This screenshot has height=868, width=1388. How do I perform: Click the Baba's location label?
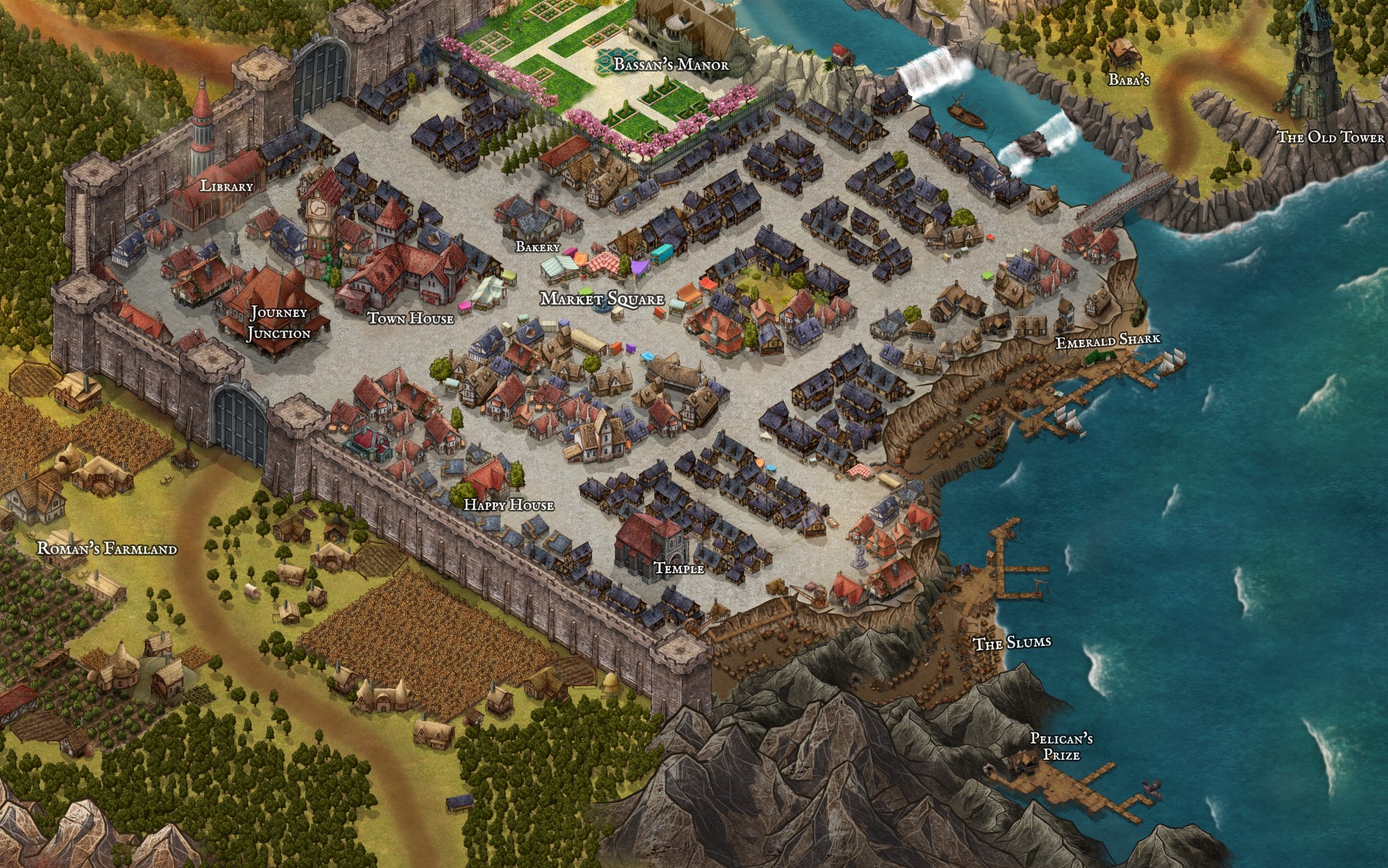click(x=1129, y=80)
